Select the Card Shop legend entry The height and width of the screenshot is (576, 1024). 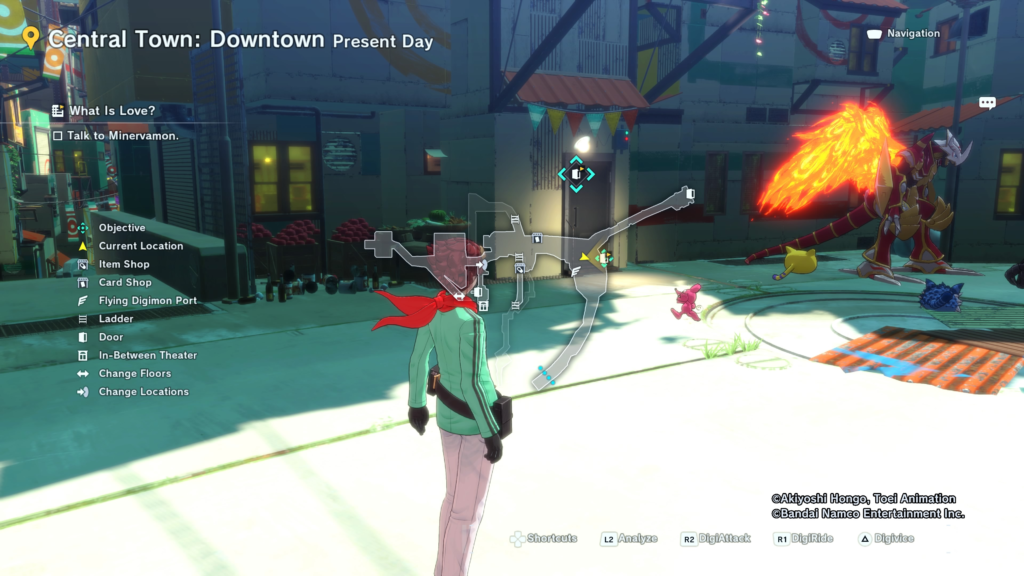pyautogui.click(x=125, y=283)
